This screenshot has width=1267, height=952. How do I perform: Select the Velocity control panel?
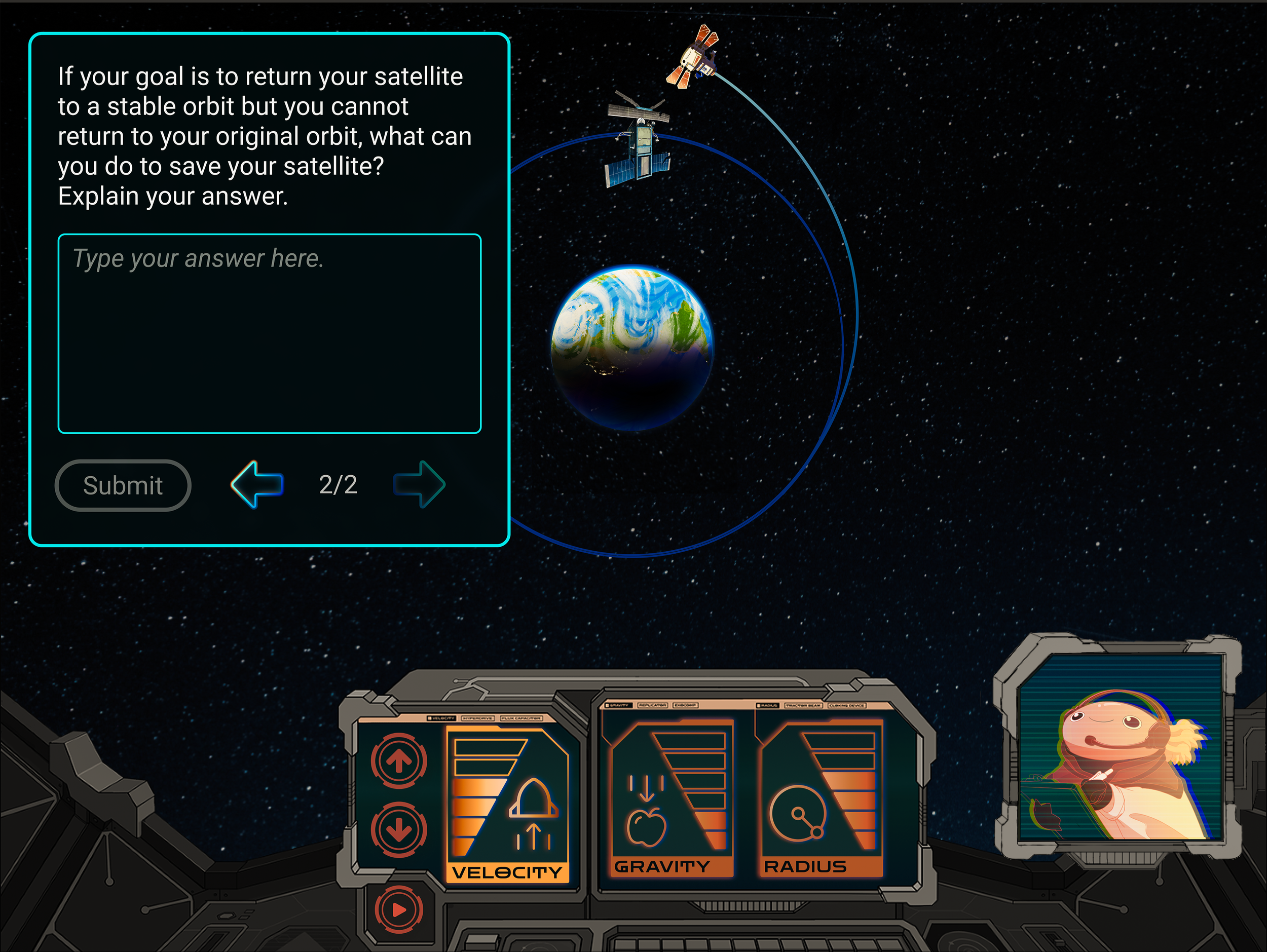click(507, 804)
